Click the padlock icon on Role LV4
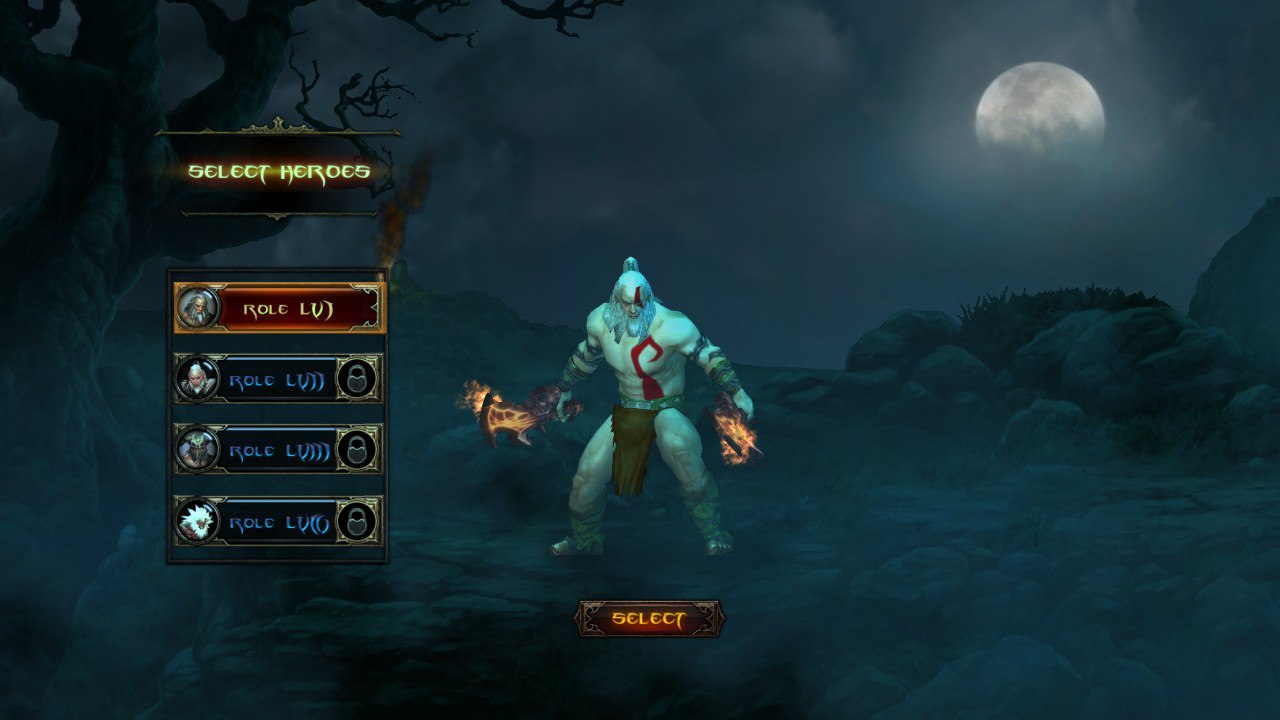 (357, 521)
